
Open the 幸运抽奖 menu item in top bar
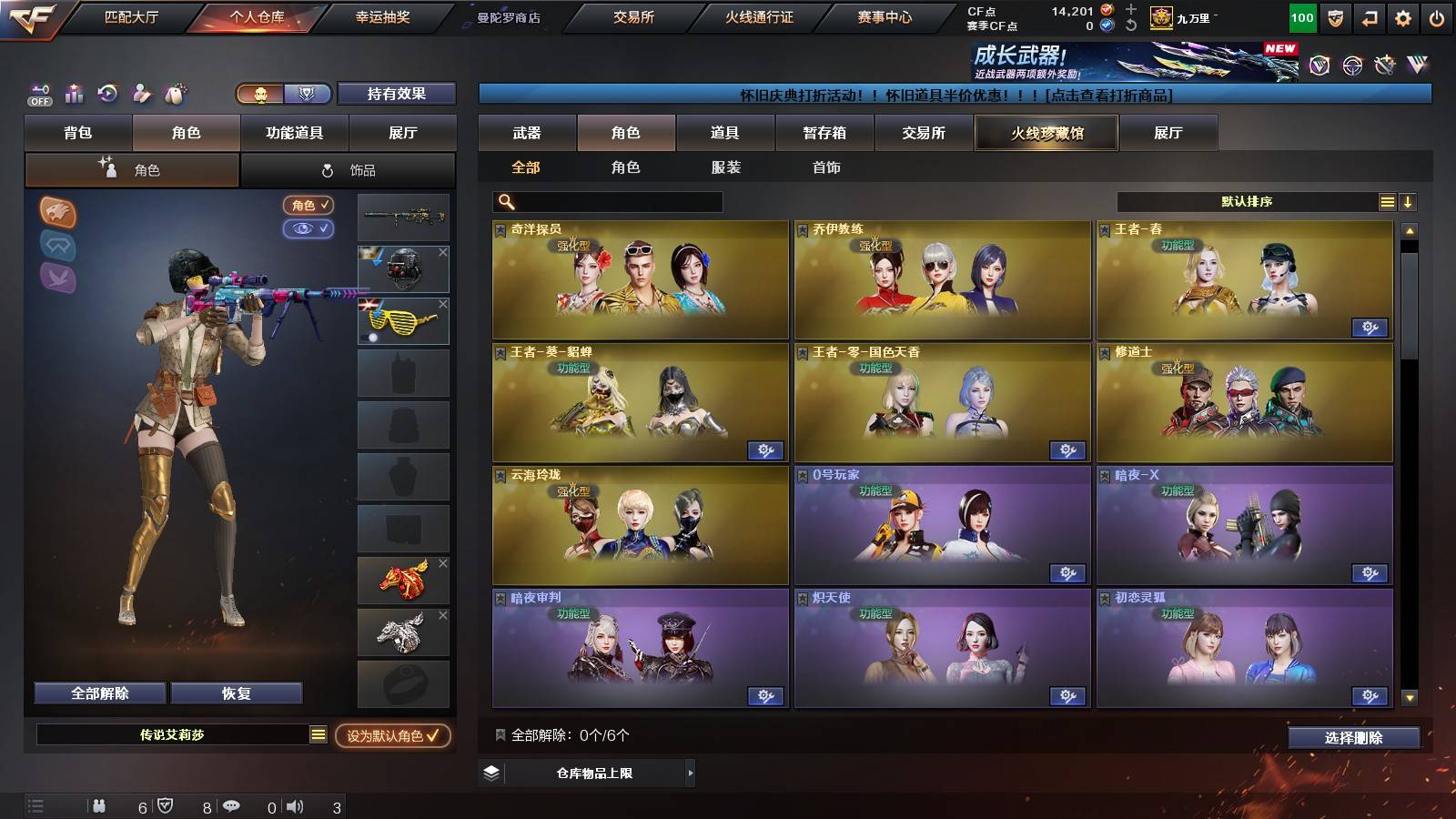click(383, 16)
